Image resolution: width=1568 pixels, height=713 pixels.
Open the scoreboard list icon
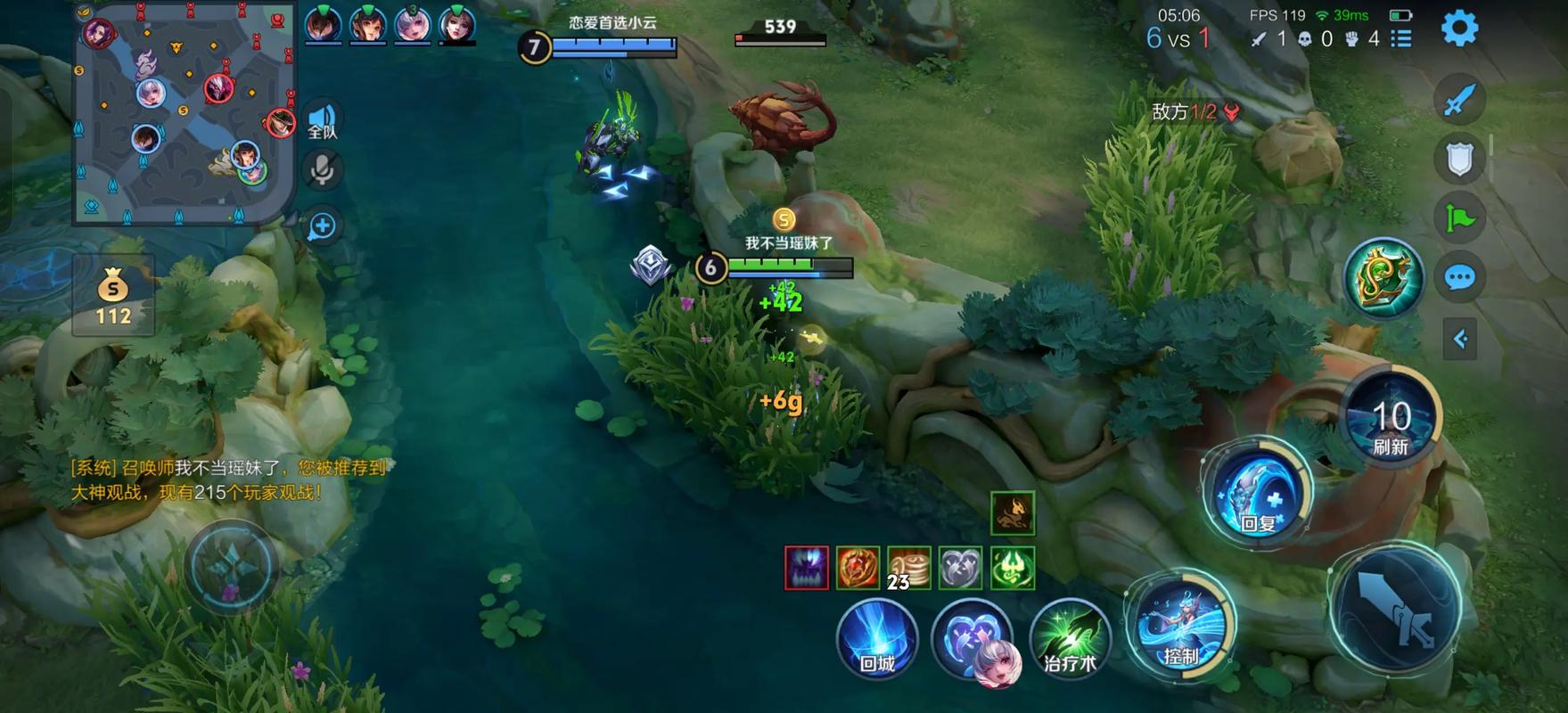(x=1401, y=39)
